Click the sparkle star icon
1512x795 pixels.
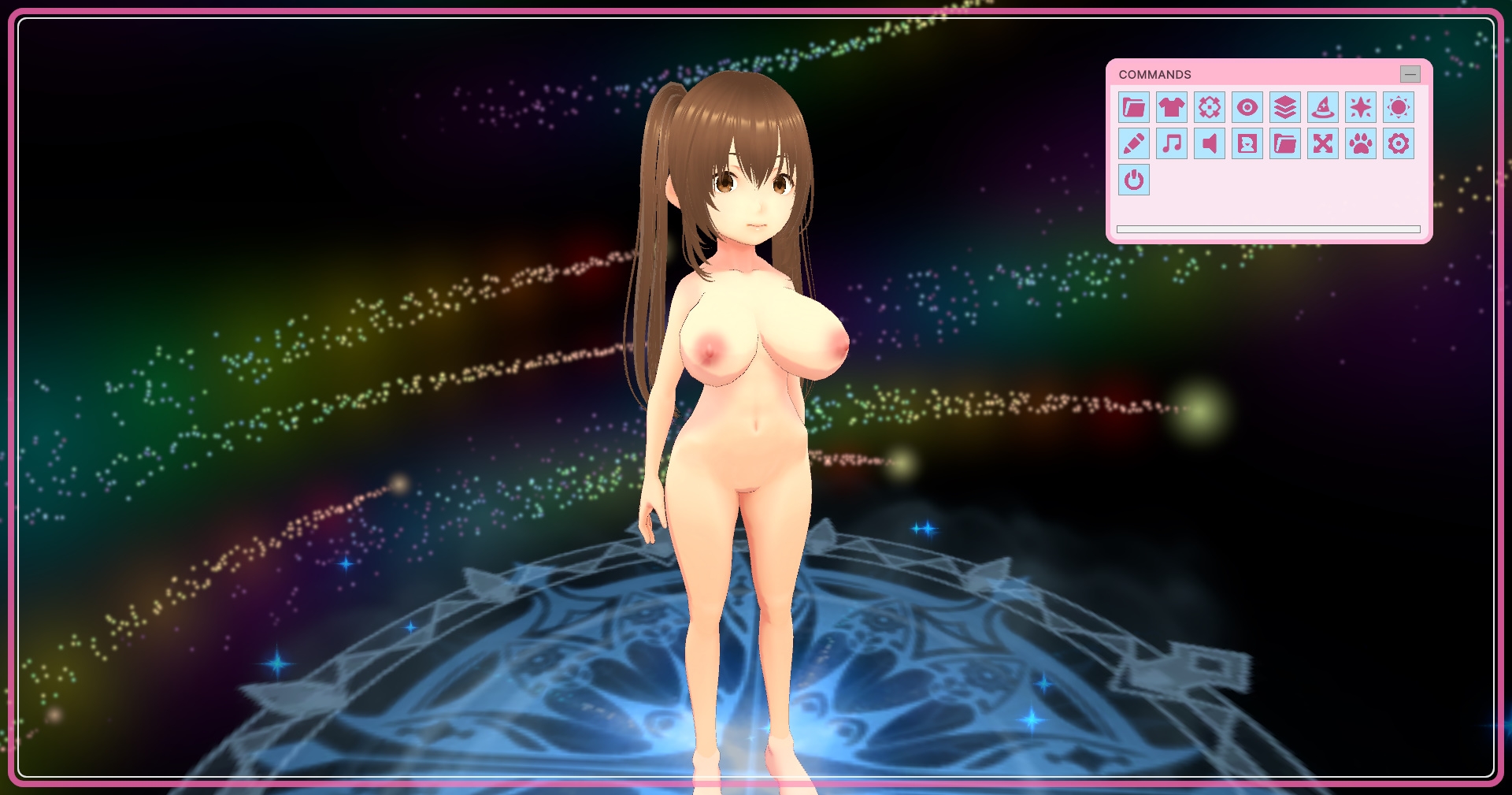coord(1360,108)
